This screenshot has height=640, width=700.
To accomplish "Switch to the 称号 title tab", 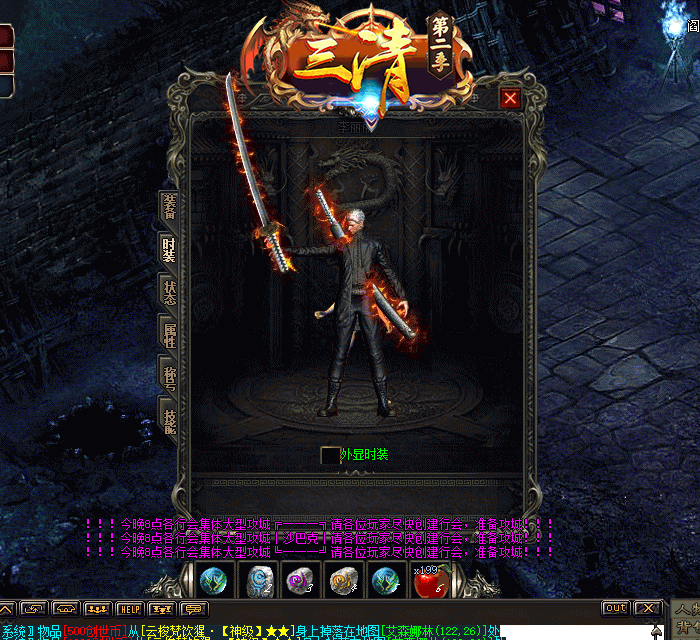I will tap(169, 375).
